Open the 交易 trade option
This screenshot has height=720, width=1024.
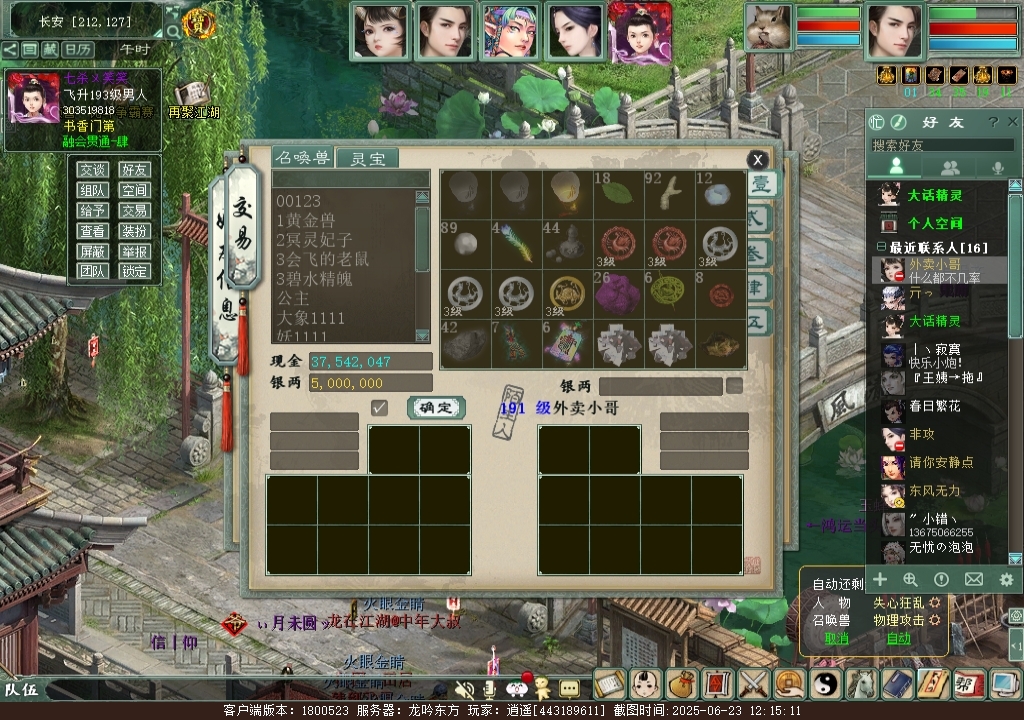(x=135, y=211)
